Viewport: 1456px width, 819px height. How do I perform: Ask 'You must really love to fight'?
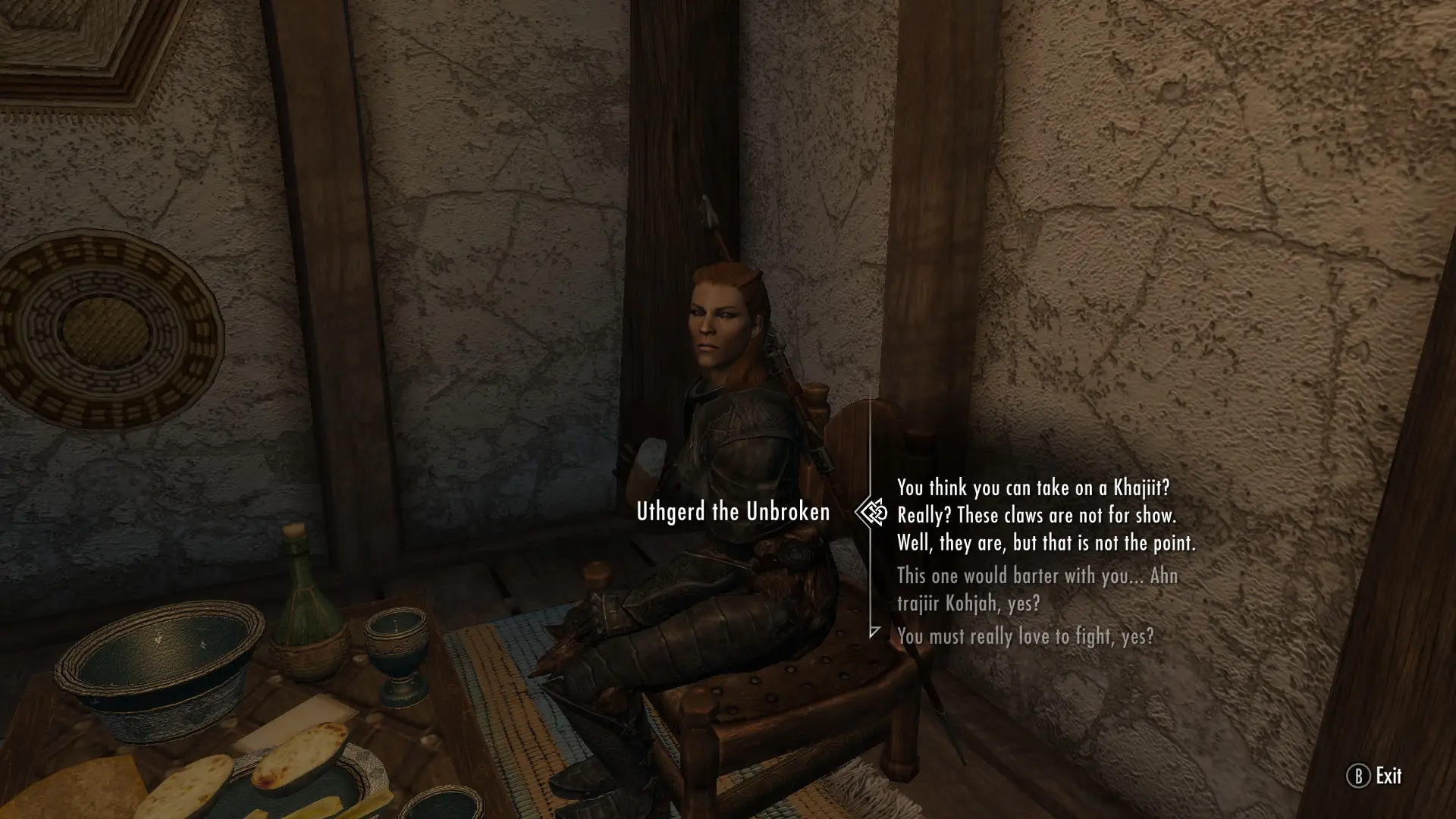[1025, 636]
